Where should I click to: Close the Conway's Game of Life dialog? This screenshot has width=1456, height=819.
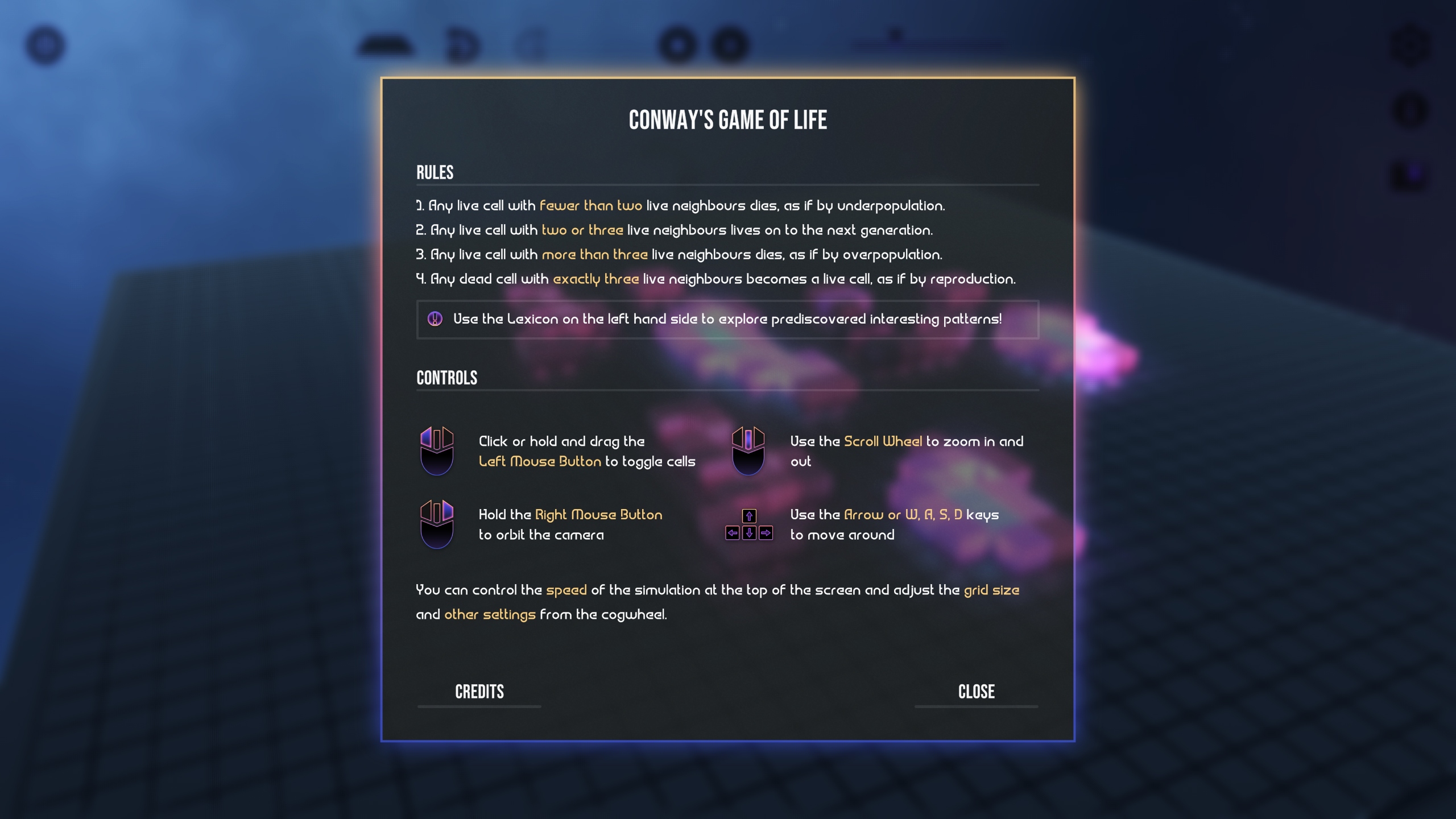pyautogui.click(x=977, y=692)
